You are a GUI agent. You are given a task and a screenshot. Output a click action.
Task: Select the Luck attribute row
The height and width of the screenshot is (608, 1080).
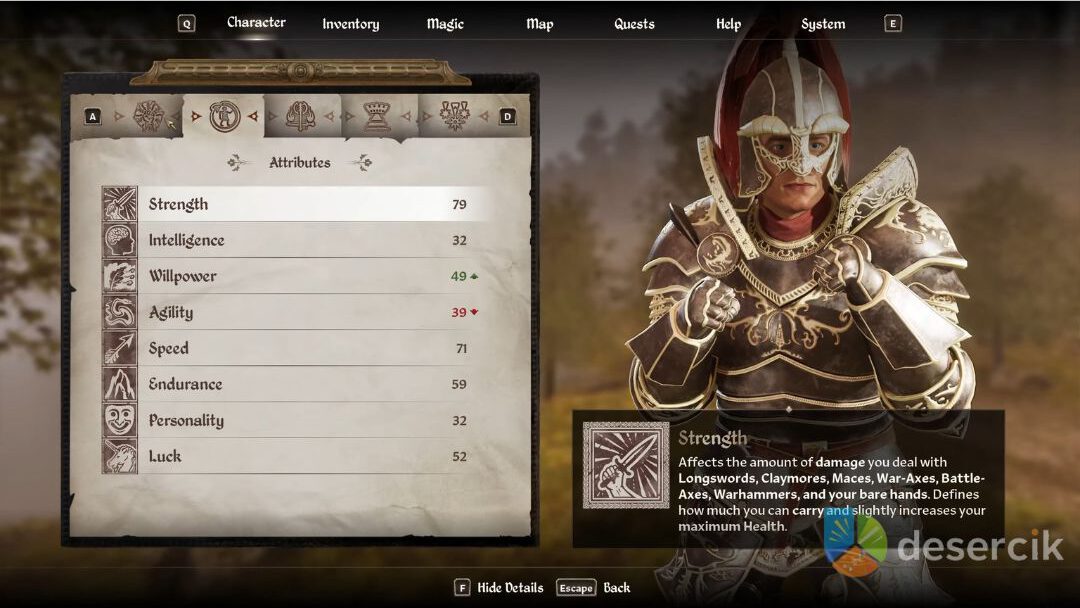[x=300, y=456]
